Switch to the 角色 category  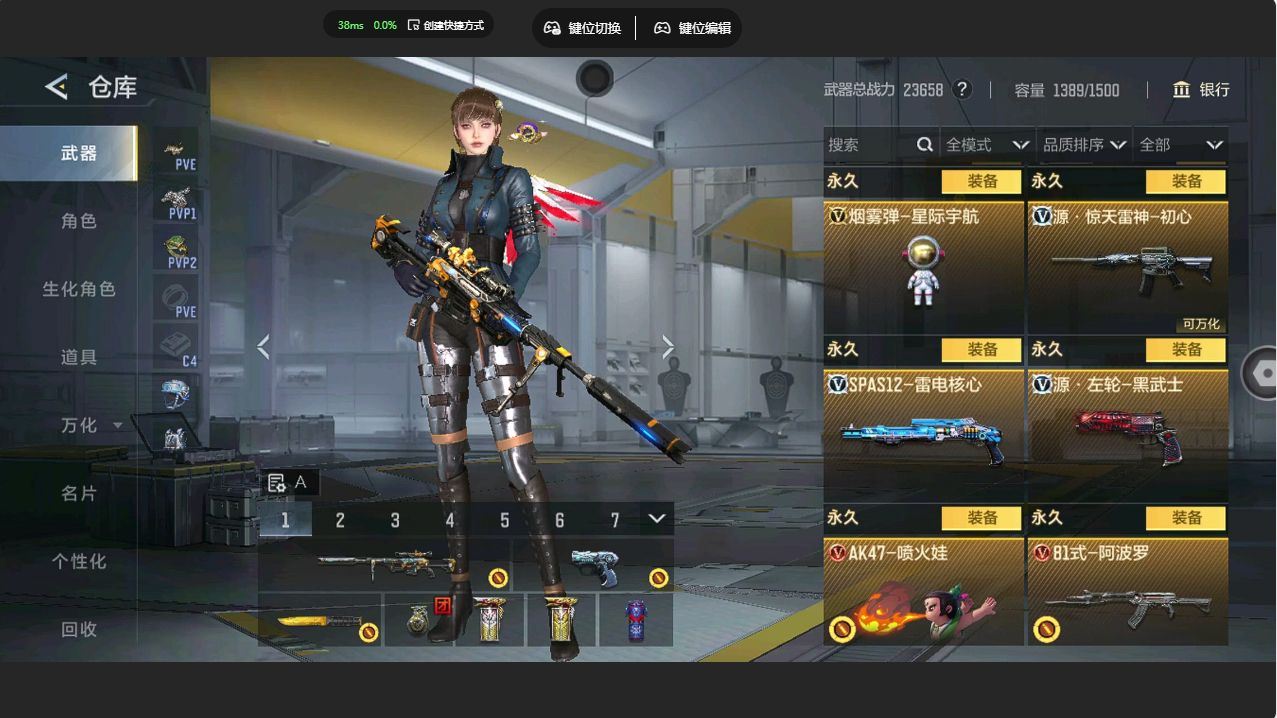pos(79,221)
